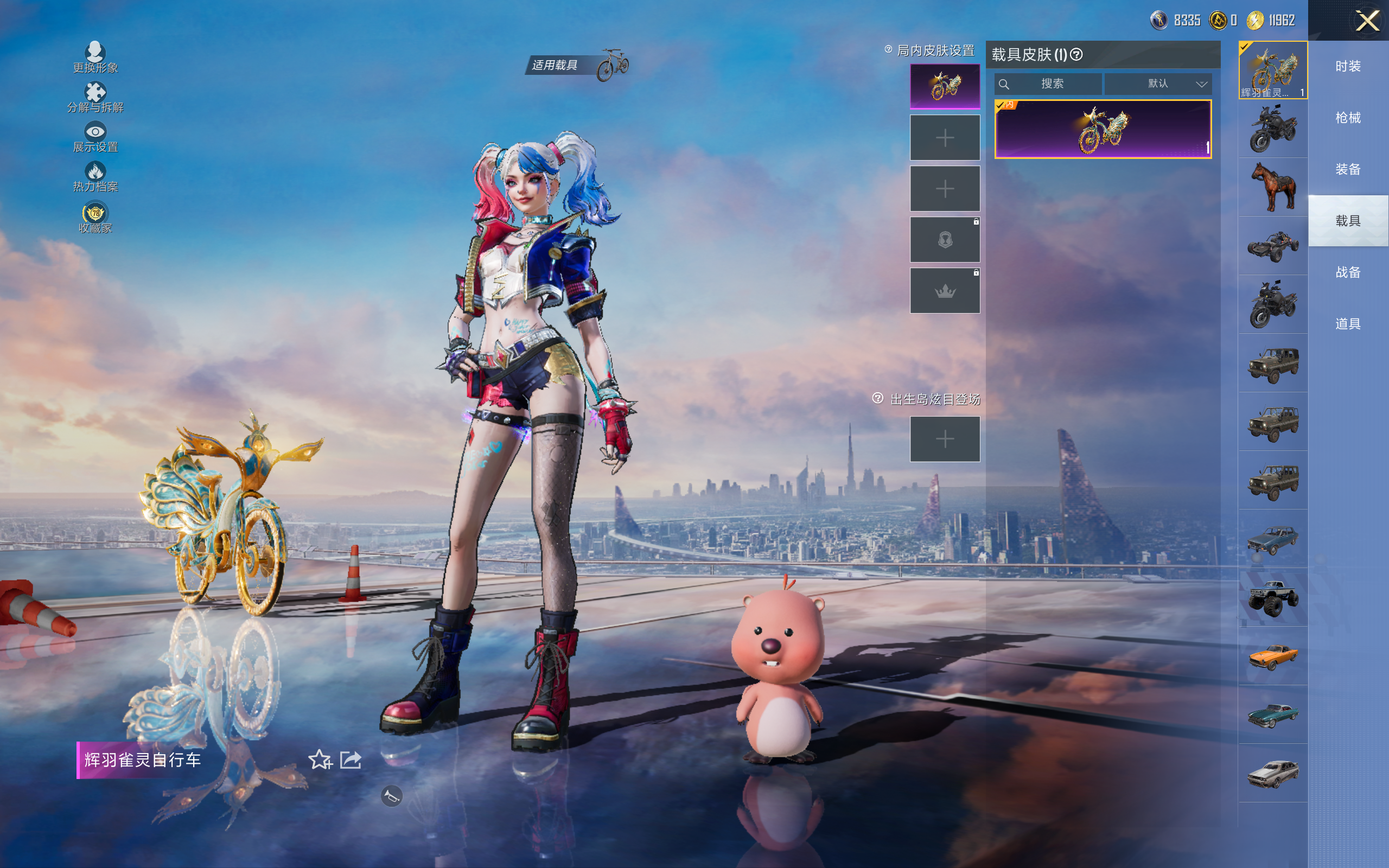Share the bicycle skin via share icon
This screenshot has width=1389, height=868.
pos(351,759)
